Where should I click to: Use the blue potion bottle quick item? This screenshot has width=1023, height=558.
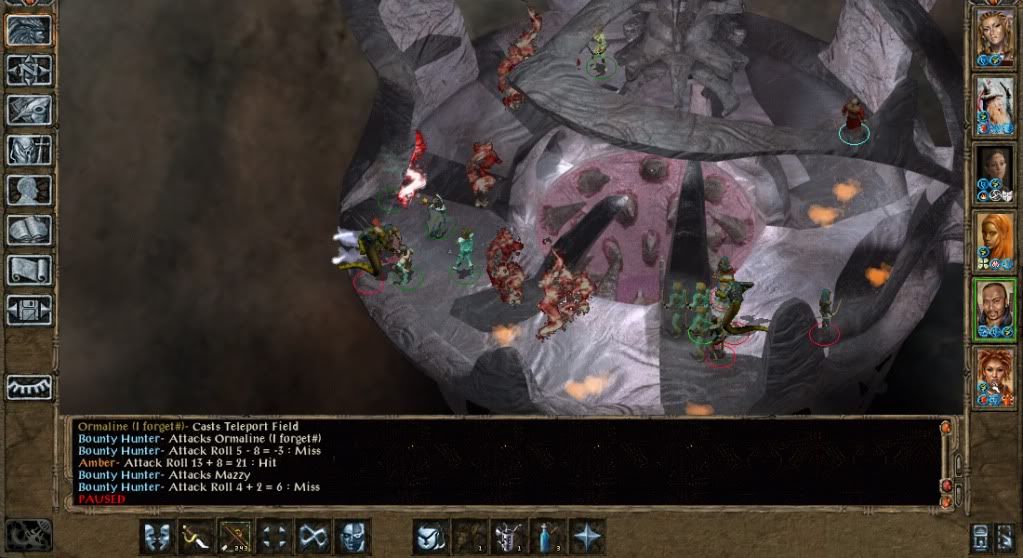tap(547, 536)
